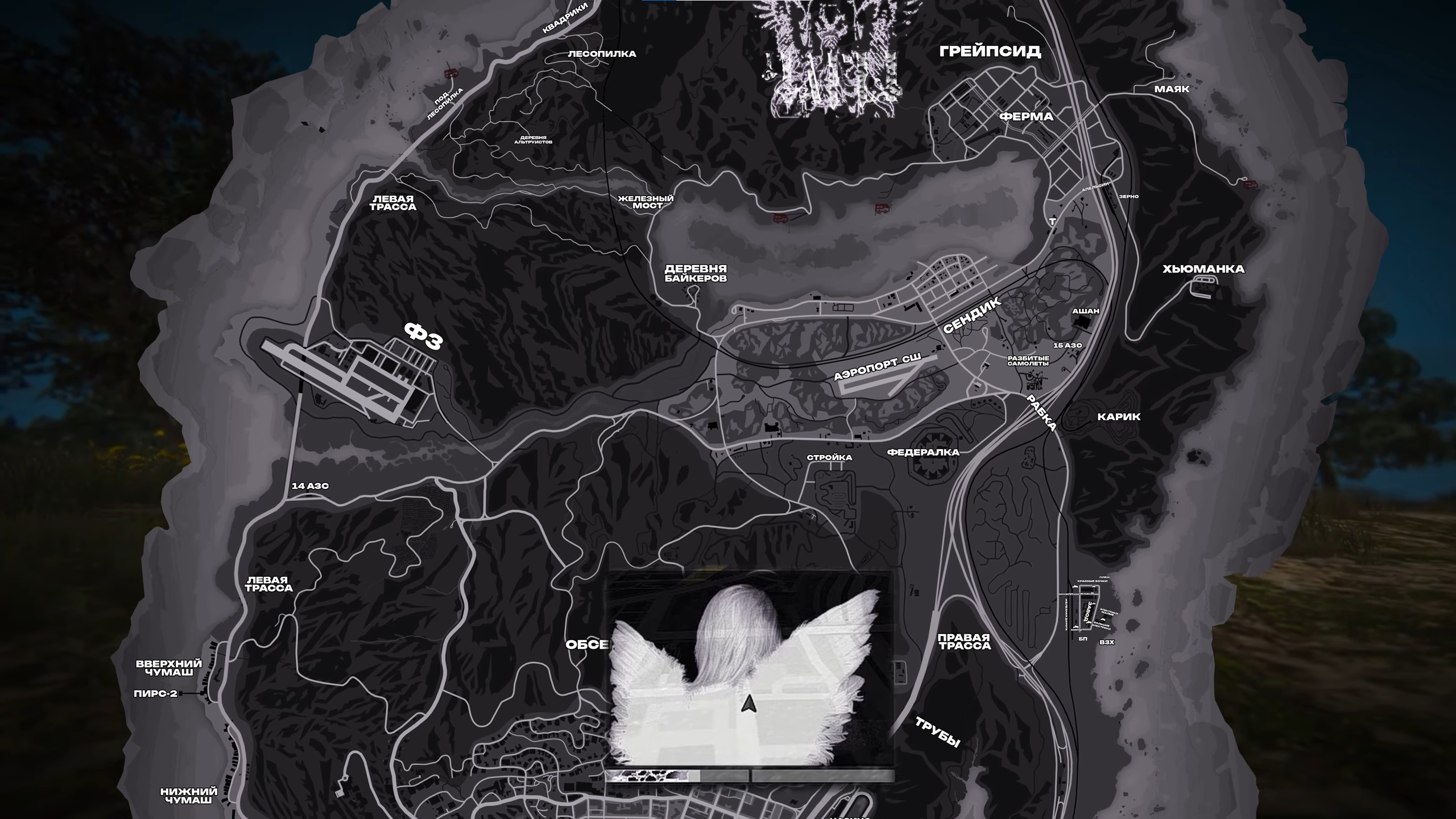Screen dimensions: 1456x819
Task: Select the Хьюманка label on the map
Action: tap(1203, 269)
